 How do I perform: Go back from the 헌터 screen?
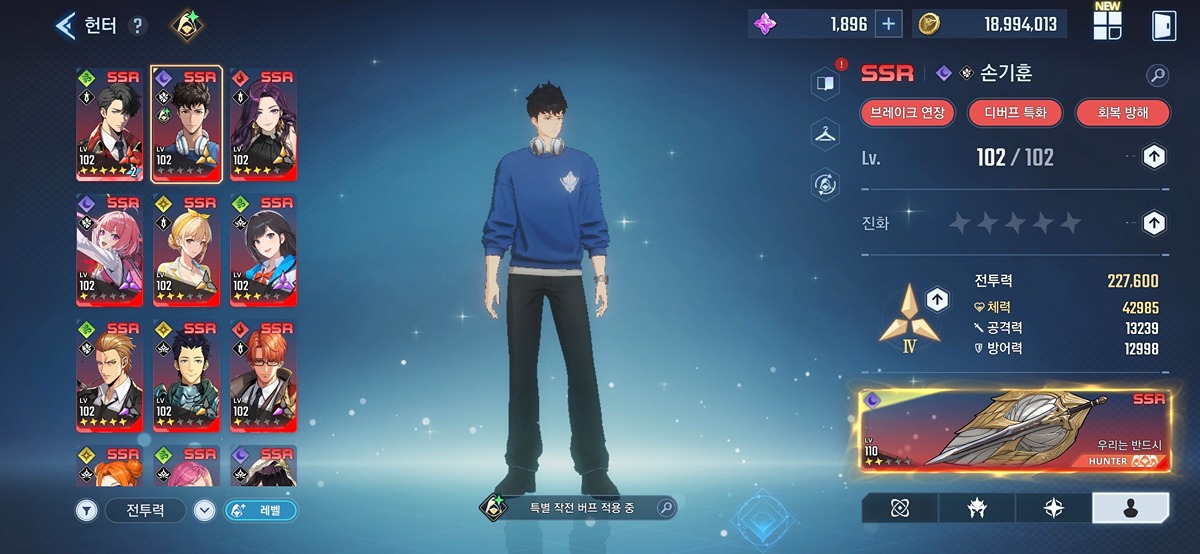pos(66,25)
